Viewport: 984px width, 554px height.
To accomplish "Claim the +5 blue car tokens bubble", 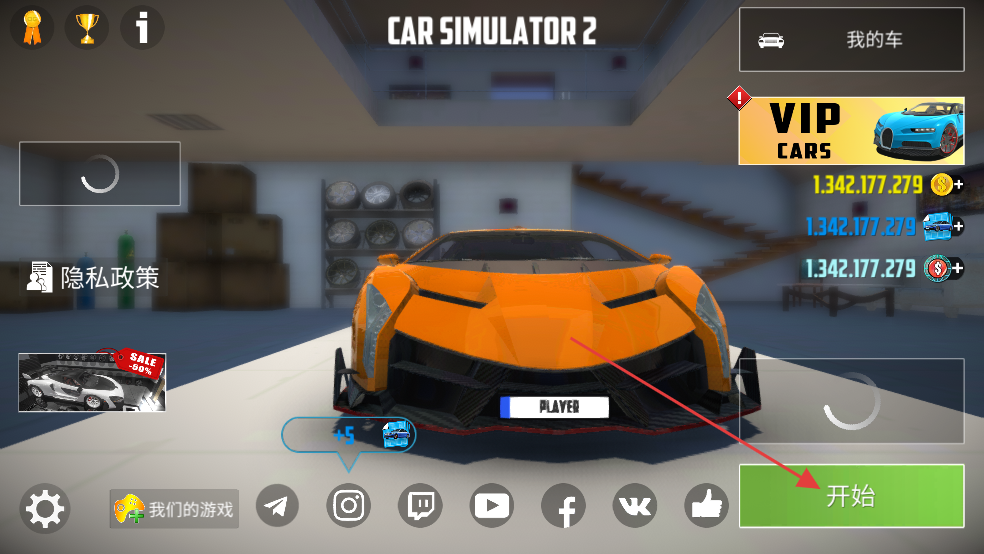I will [x=349, y=435].
